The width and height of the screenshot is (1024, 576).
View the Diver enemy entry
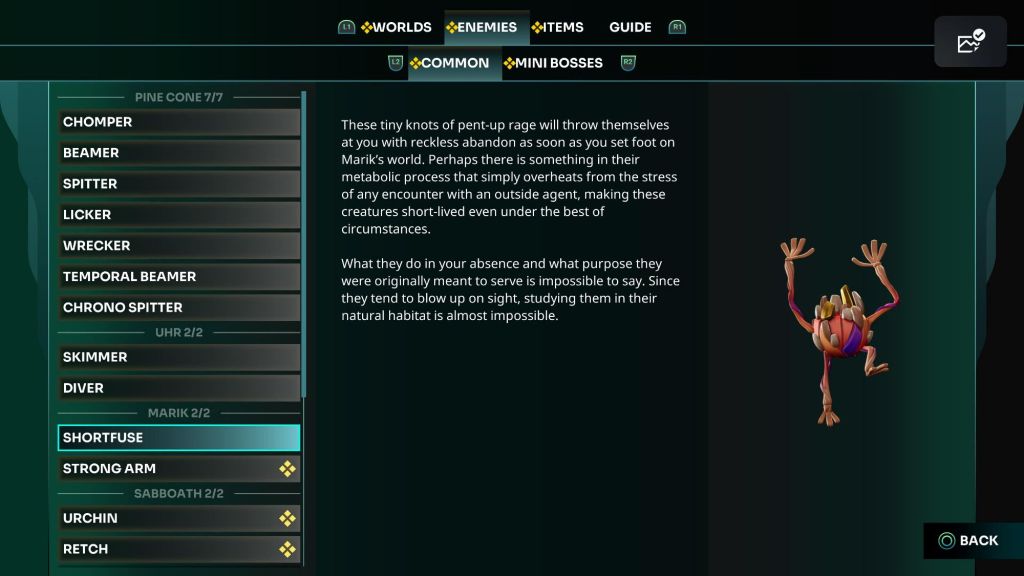[x=179, y=388]
